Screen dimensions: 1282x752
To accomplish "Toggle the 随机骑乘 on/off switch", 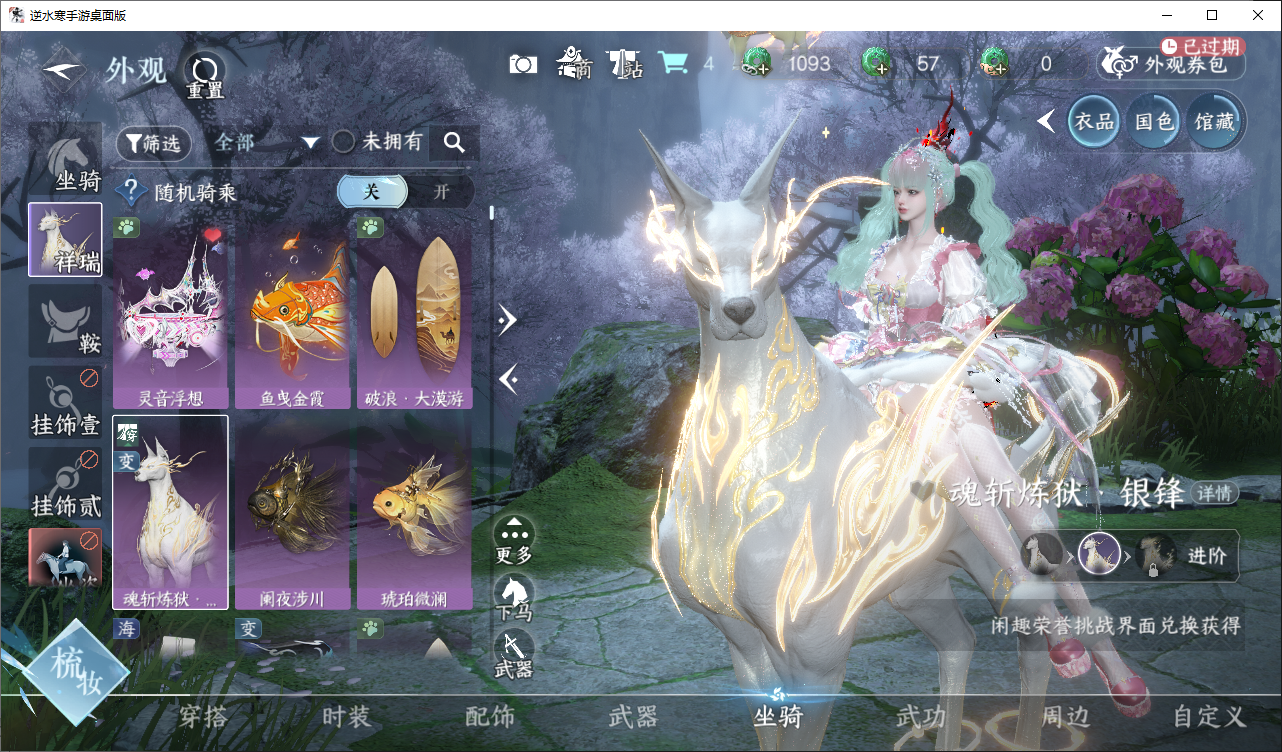I will (x=405, y=192).
